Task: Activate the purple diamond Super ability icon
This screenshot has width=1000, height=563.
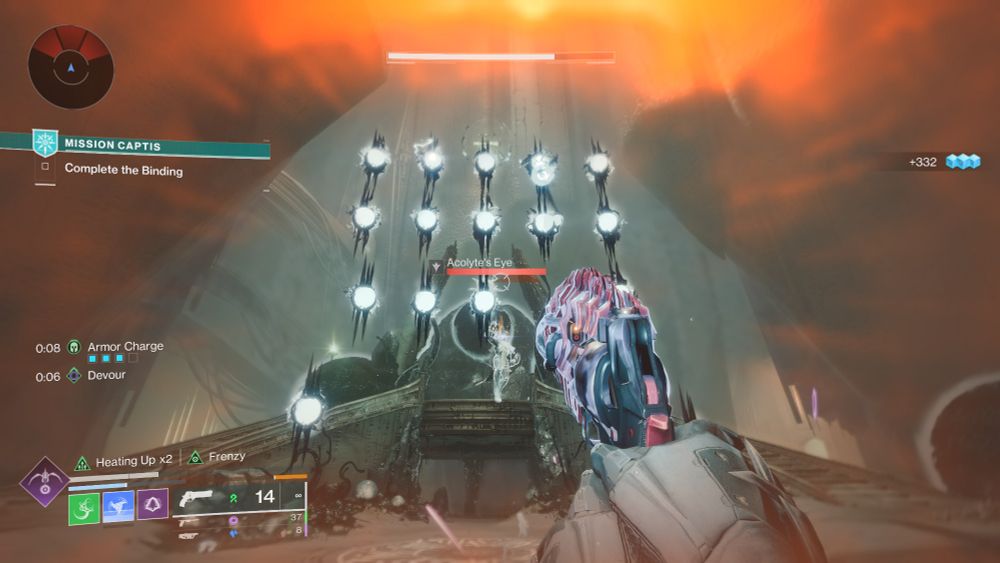Action: pos(44,482)
